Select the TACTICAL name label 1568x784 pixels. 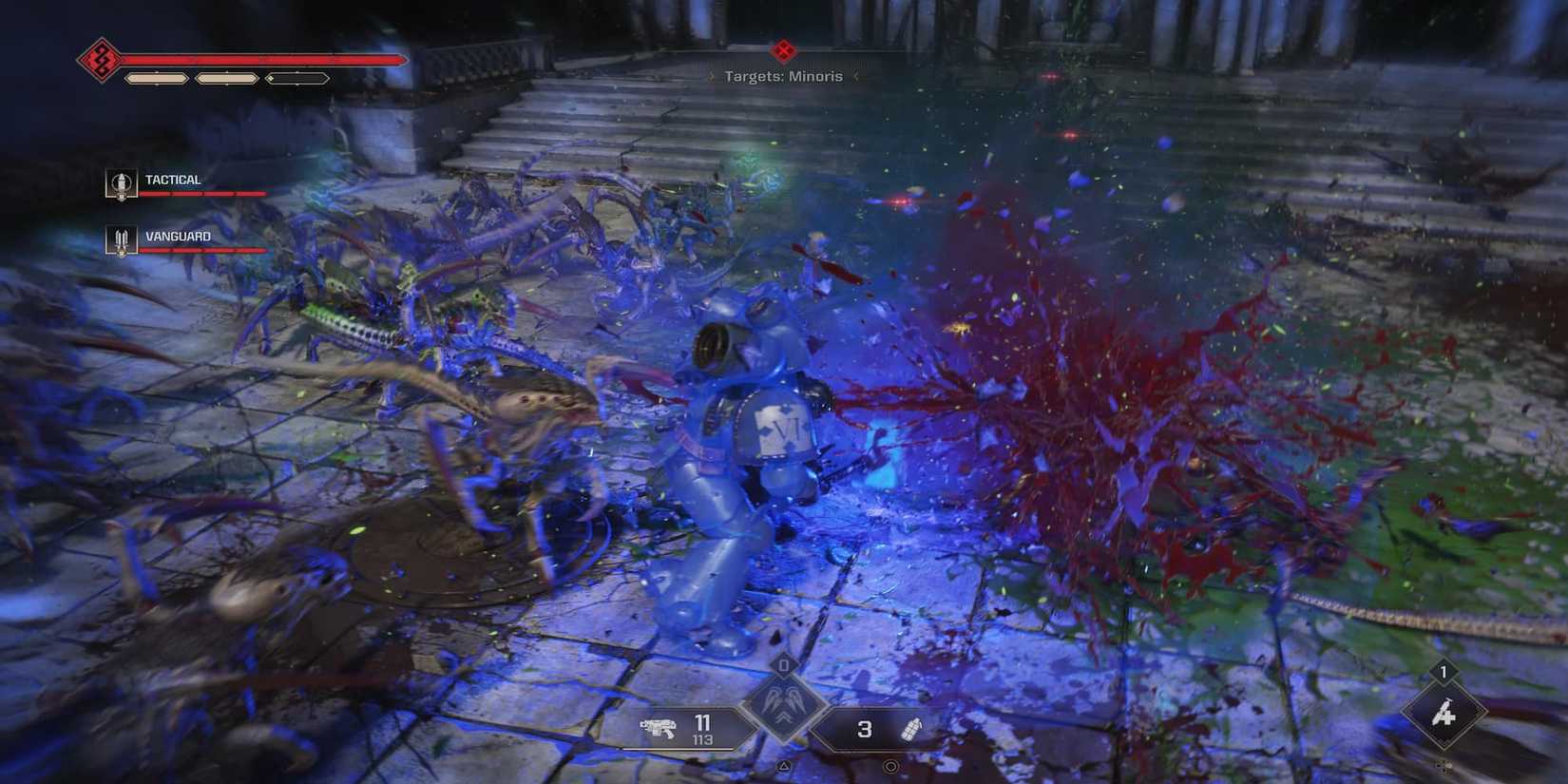click(x=172, y=179)
